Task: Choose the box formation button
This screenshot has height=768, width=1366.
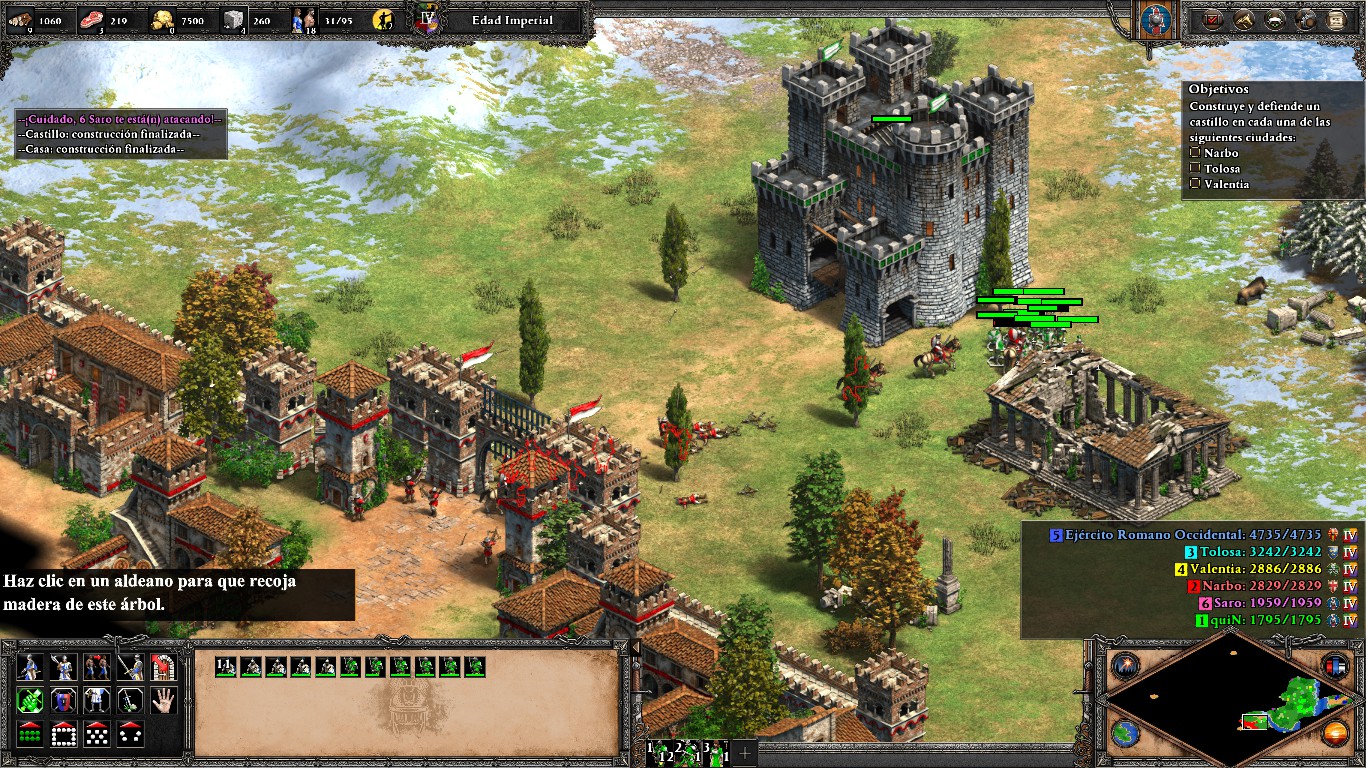Action: point(63,733)
